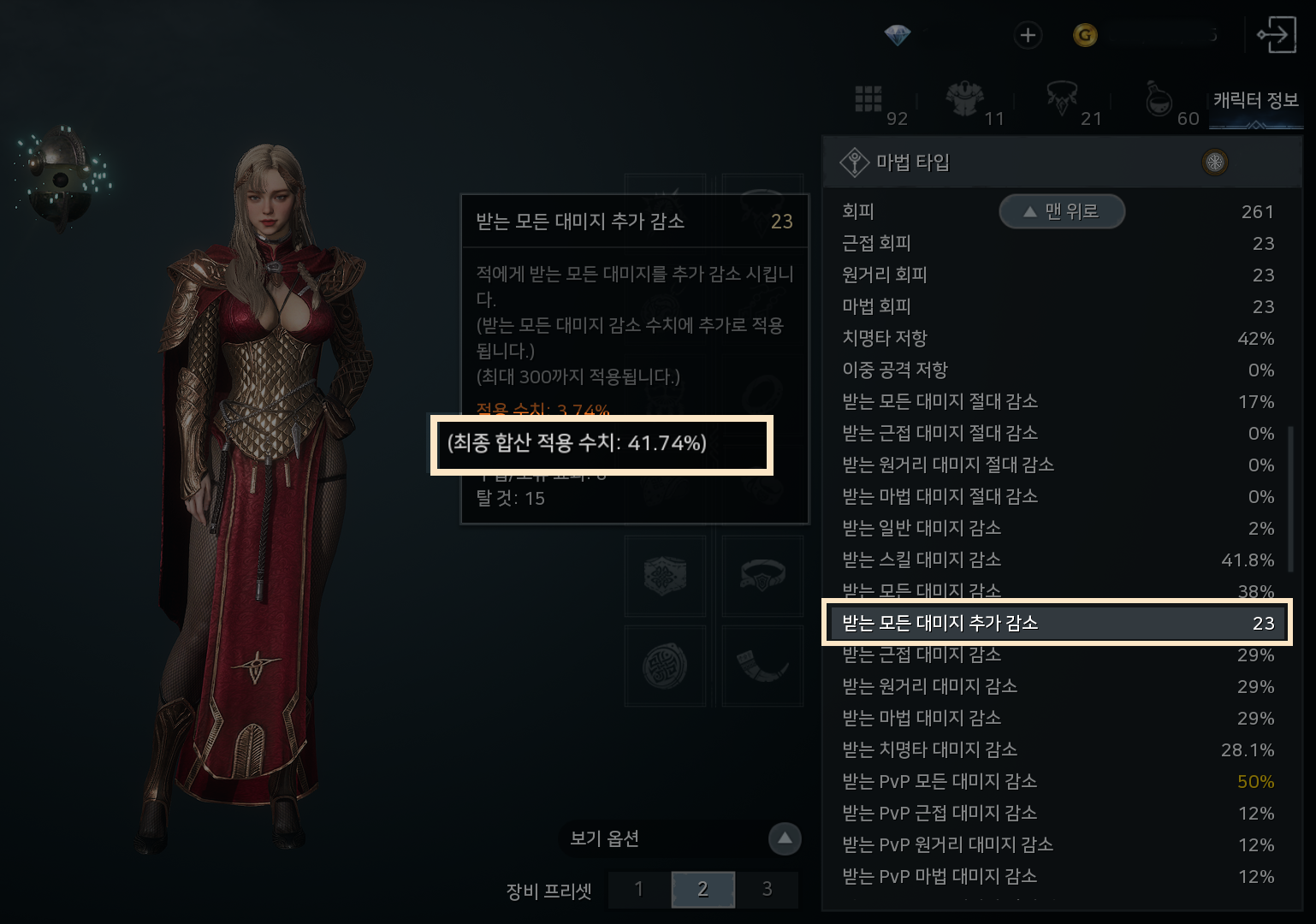Switch to the 캐릭터 정보 tab
The width and height of the screenshot is (1316, 924).
tap(1255, 101)
